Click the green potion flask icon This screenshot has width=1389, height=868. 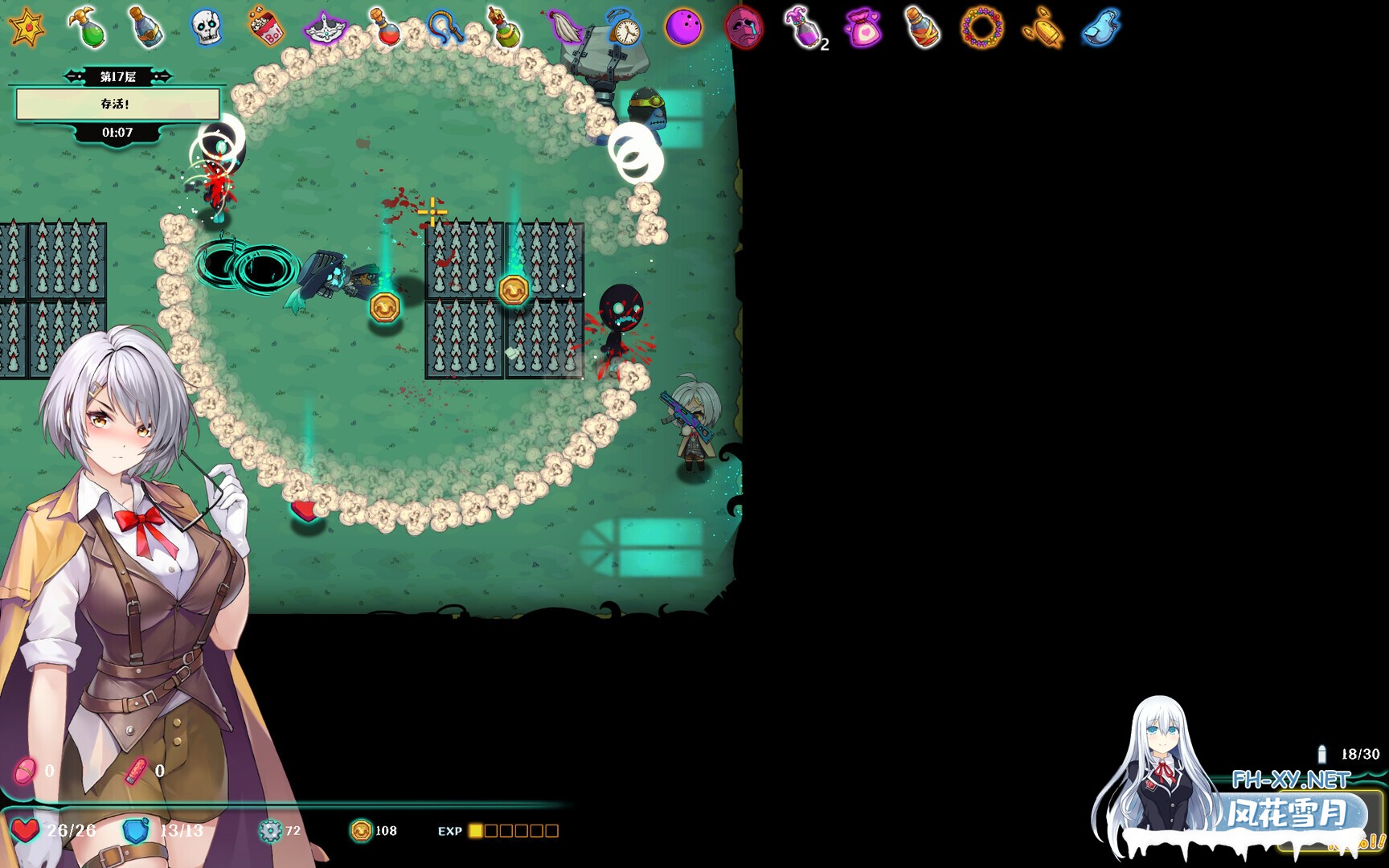click(x=88, y=27)
